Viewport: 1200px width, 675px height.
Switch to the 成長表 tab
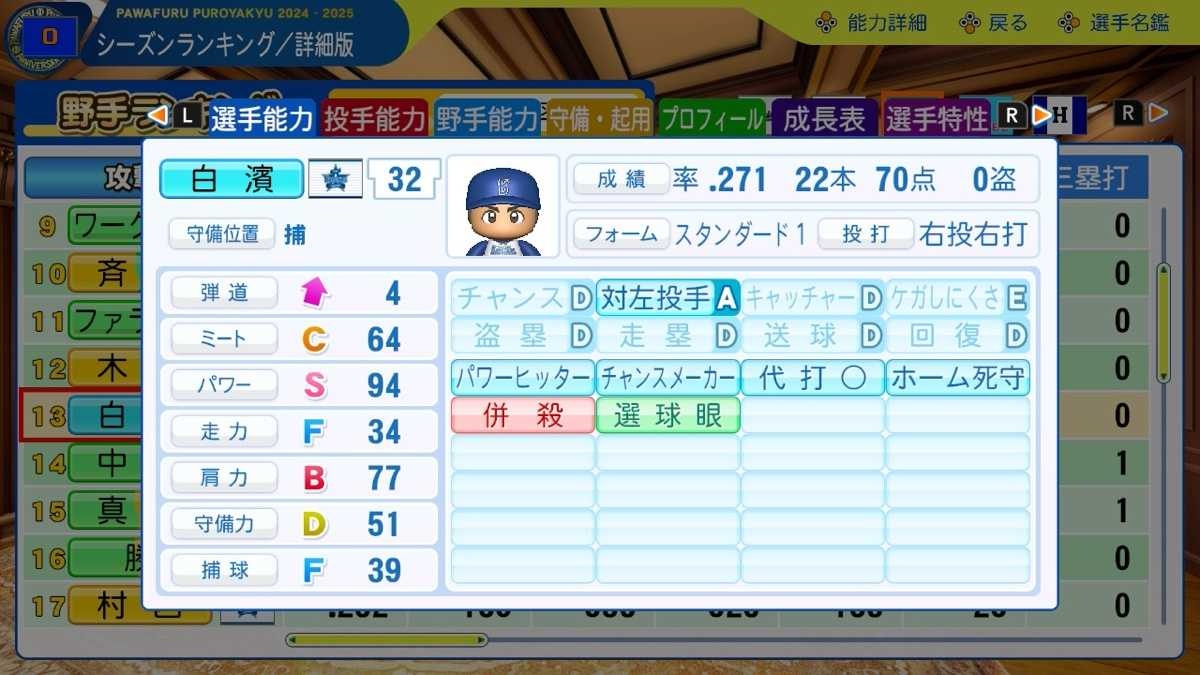point(824,119)
